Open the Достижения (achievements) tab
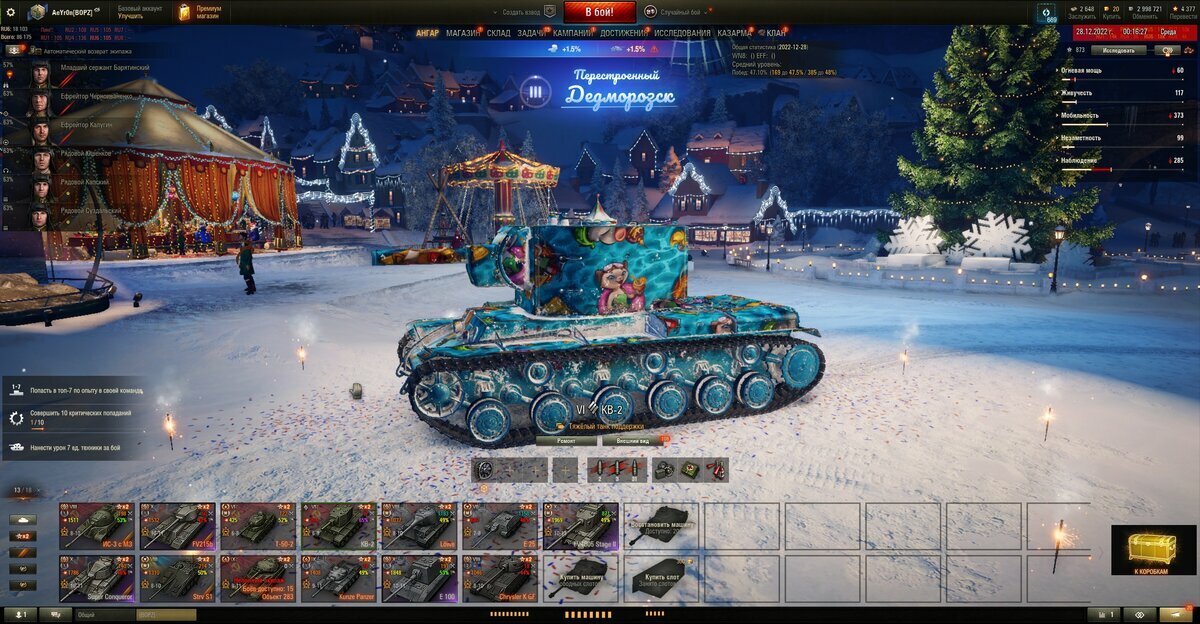 (x=623, y=33)
